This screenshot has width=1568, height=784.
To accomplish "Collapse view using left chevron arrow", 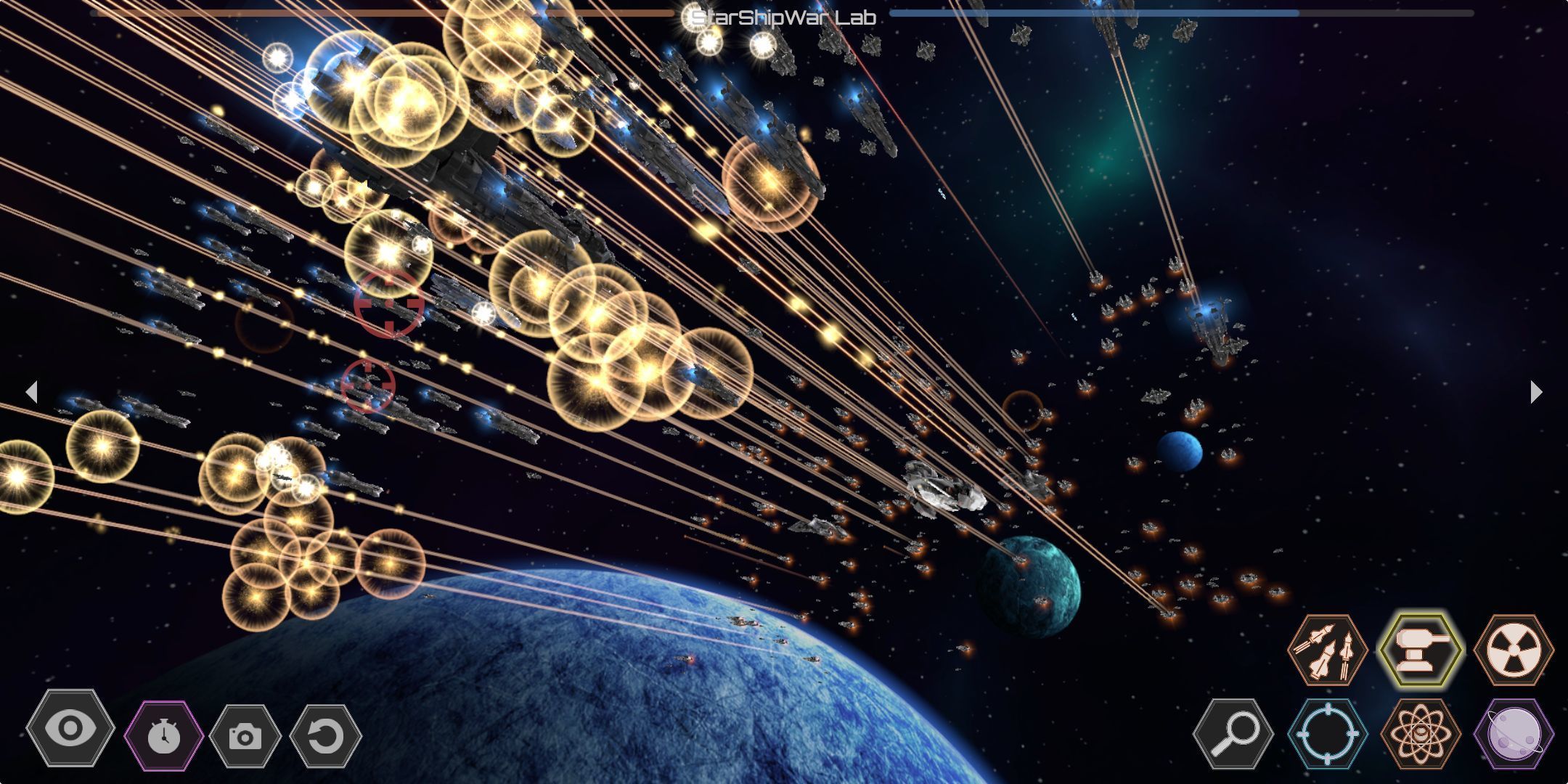I will click(x=33, y=392).
